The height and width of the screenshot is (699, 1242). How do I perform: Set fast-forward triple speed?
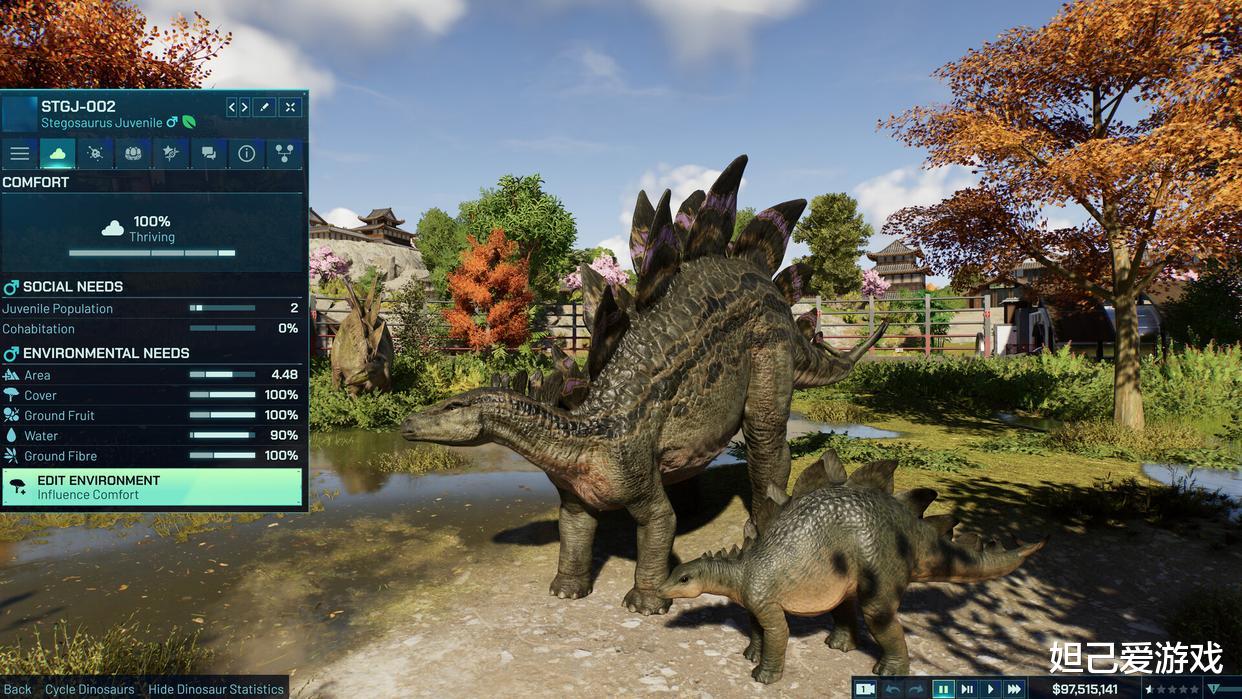pos(1014,689)
